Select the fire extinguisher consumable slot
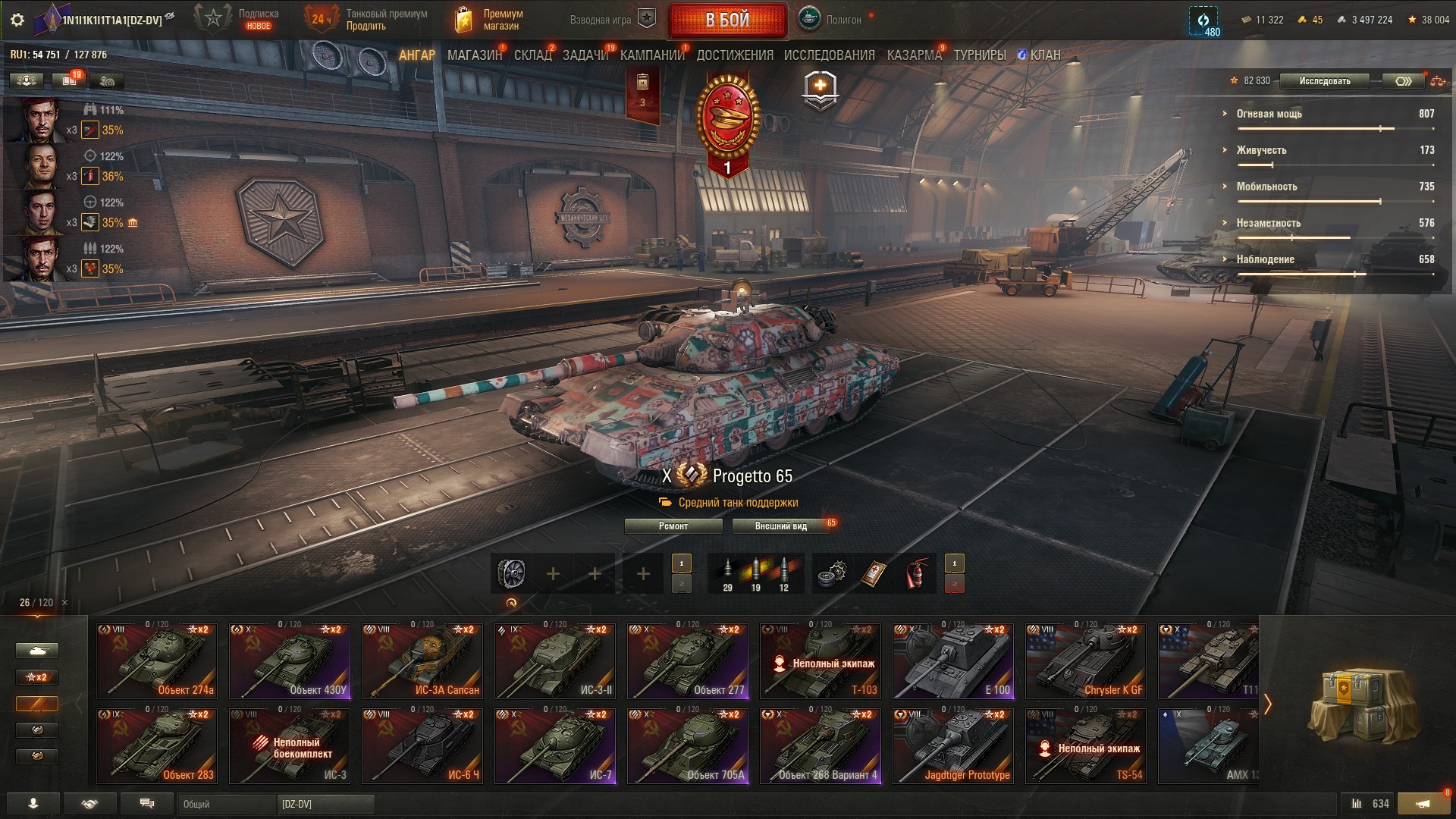Screen dimensions: 1456x819 tap(918, 574)
